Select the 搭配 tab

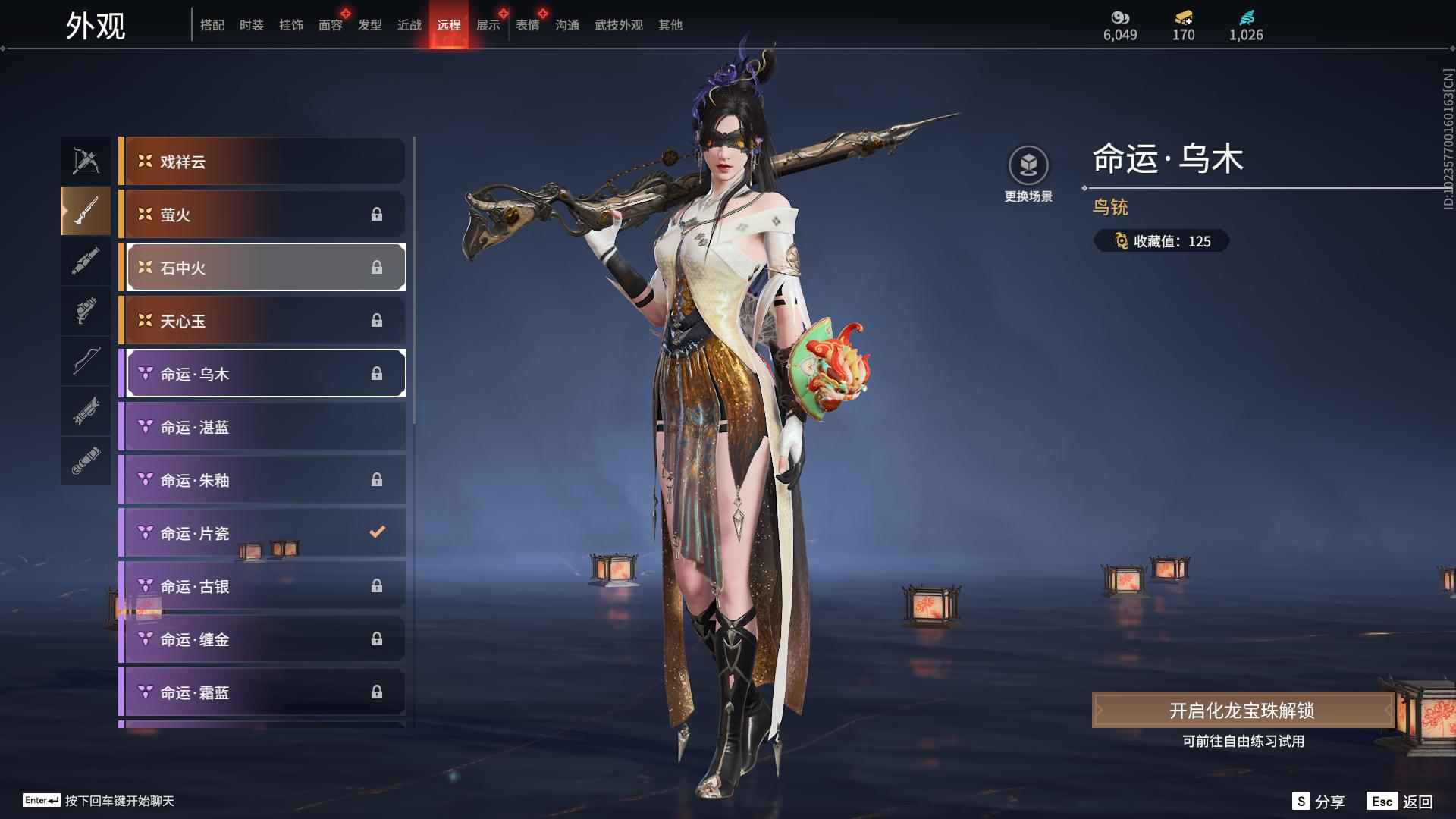(212, 25)
